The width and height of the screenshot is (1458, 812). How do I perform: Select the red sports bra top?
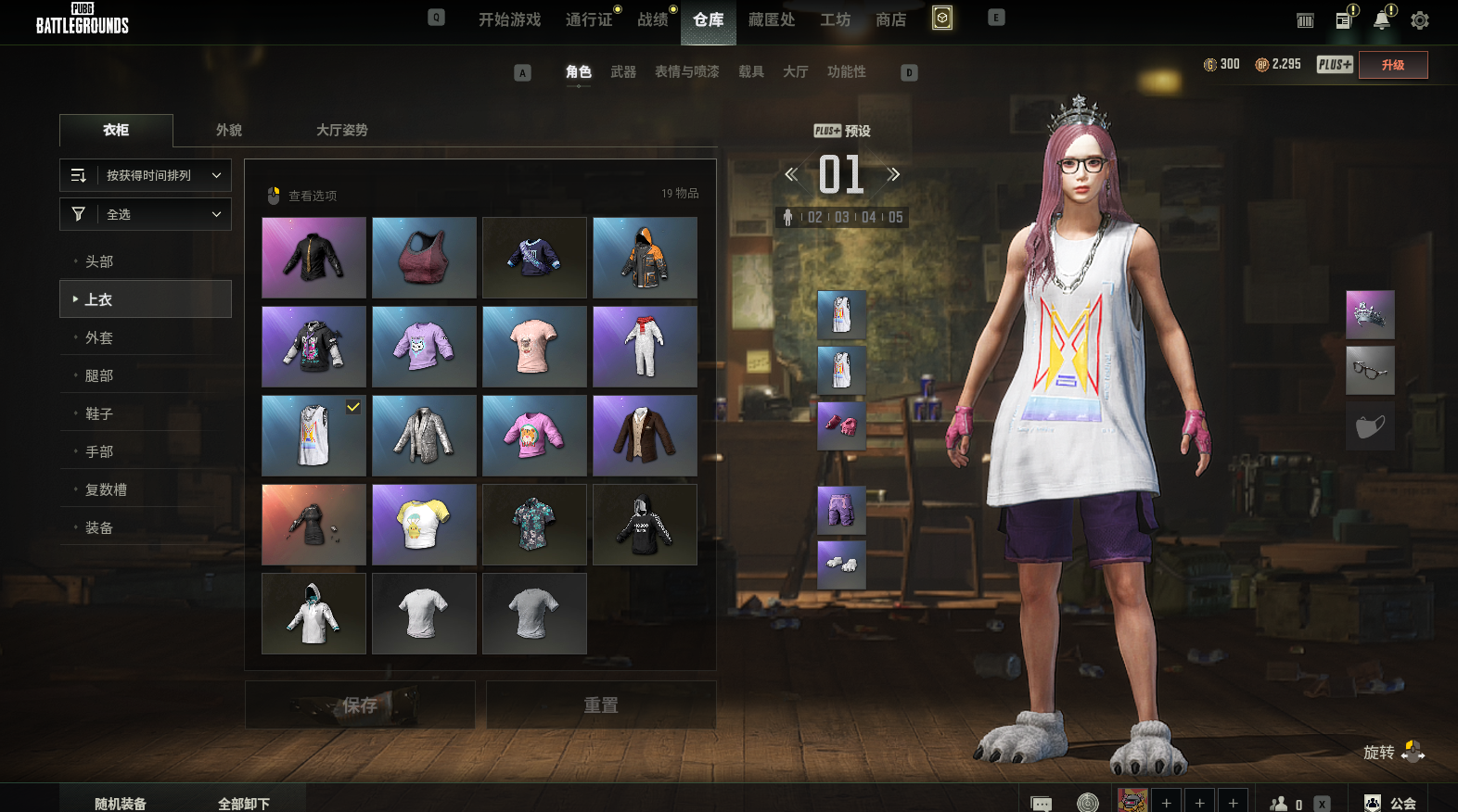click(424, 258)
